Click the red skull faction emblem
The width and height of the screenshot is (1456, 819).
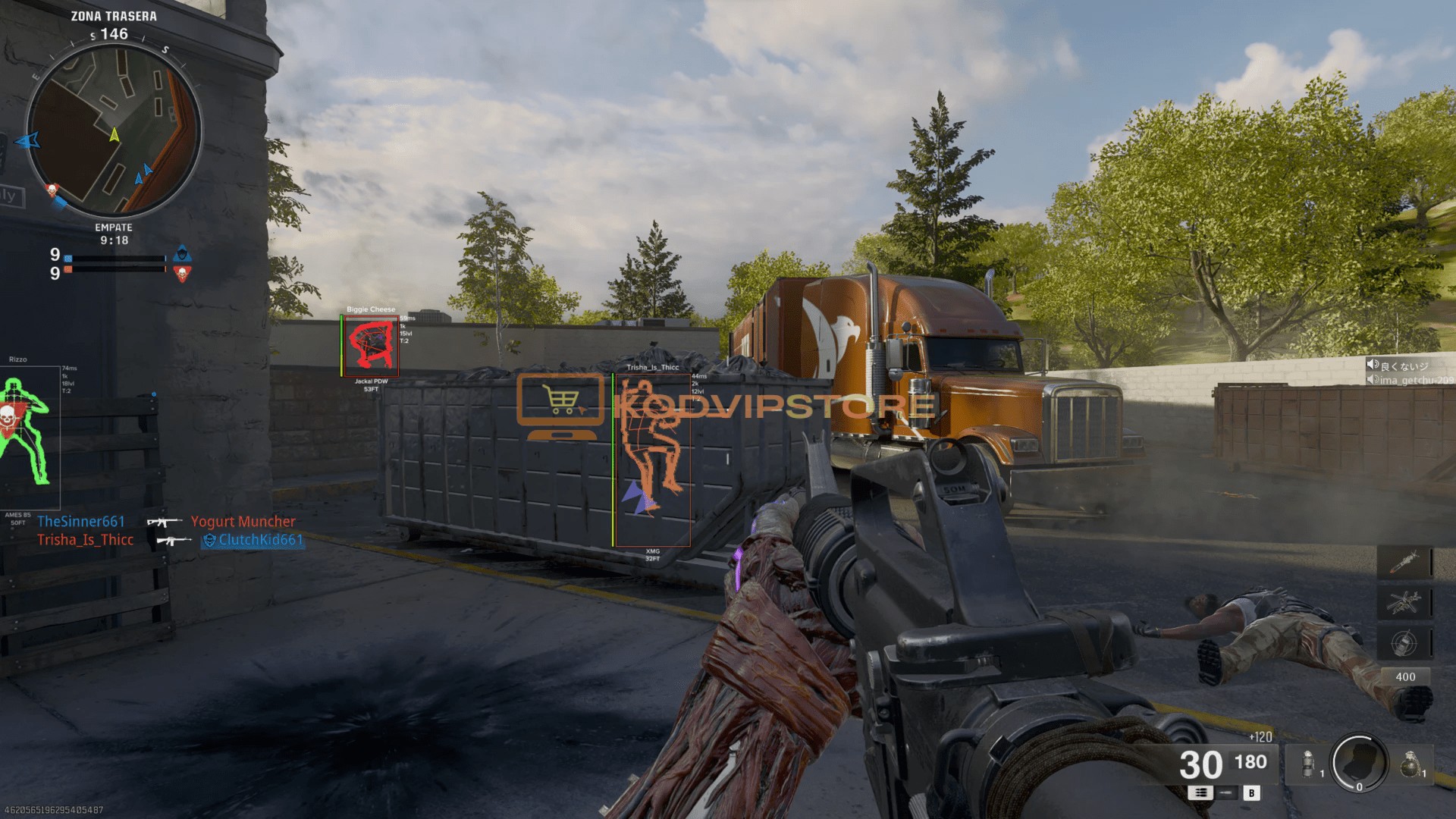pyautogui.click(x=182, y=273)
